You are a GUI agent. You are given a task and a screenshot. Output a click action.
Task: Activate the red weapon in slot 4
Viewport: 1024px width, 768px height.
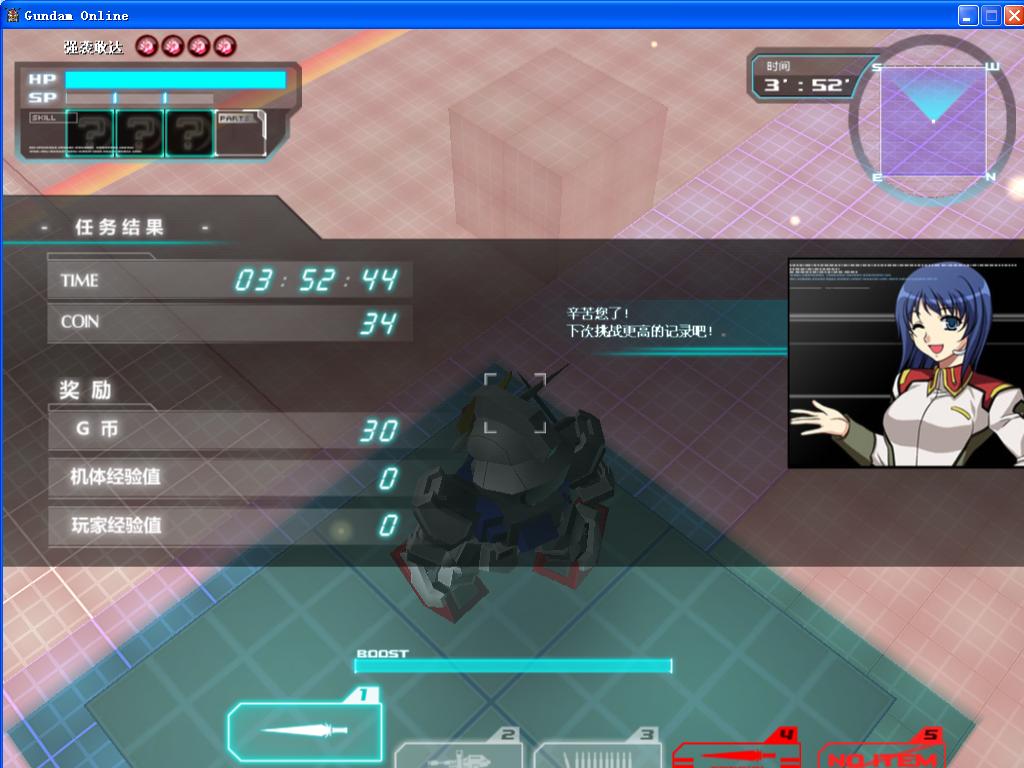[x=737, y=752]
